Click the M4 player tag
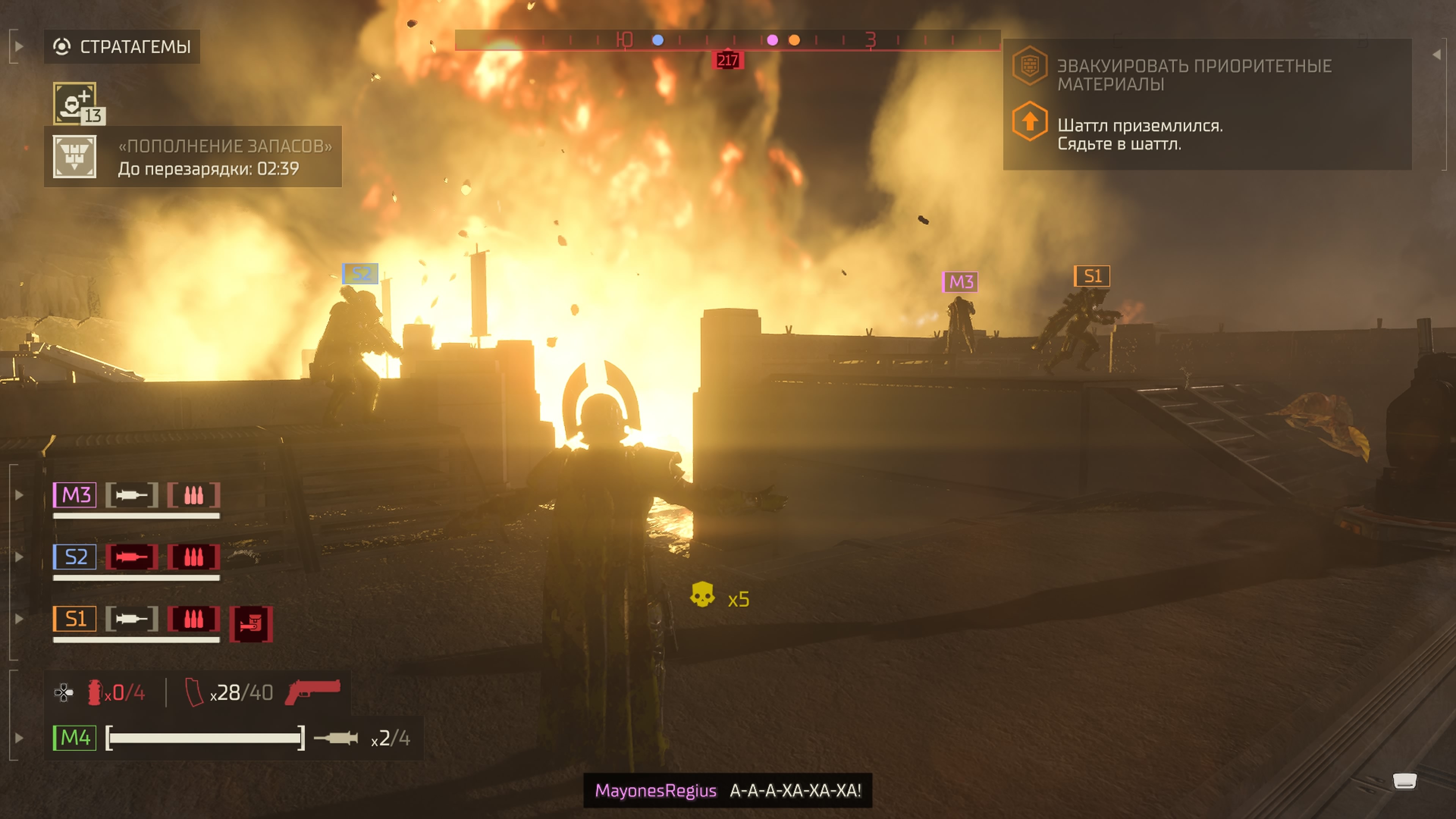 coord(75,737)
